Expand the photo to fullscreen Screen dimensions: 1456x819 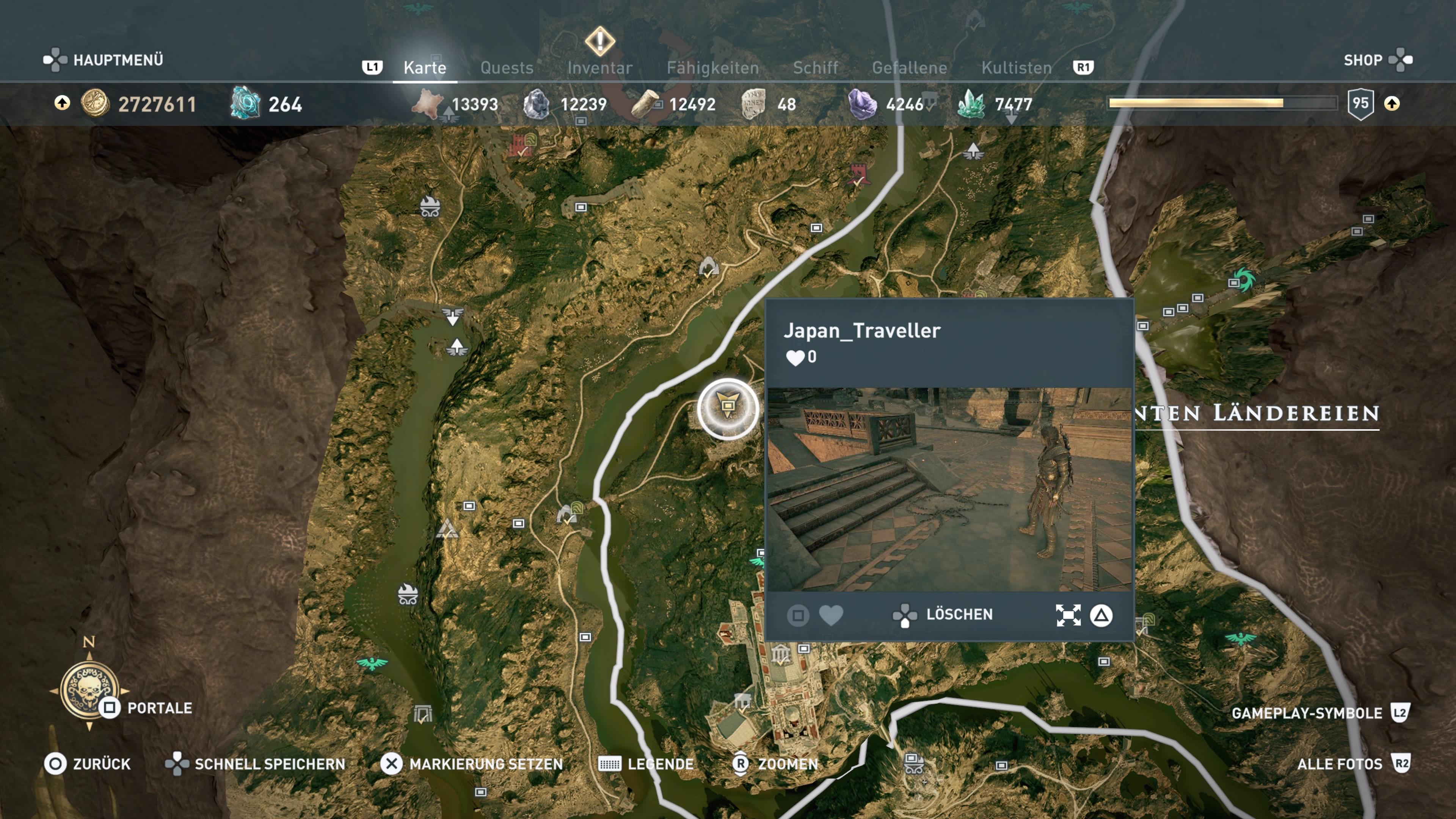coord(1068,615)
